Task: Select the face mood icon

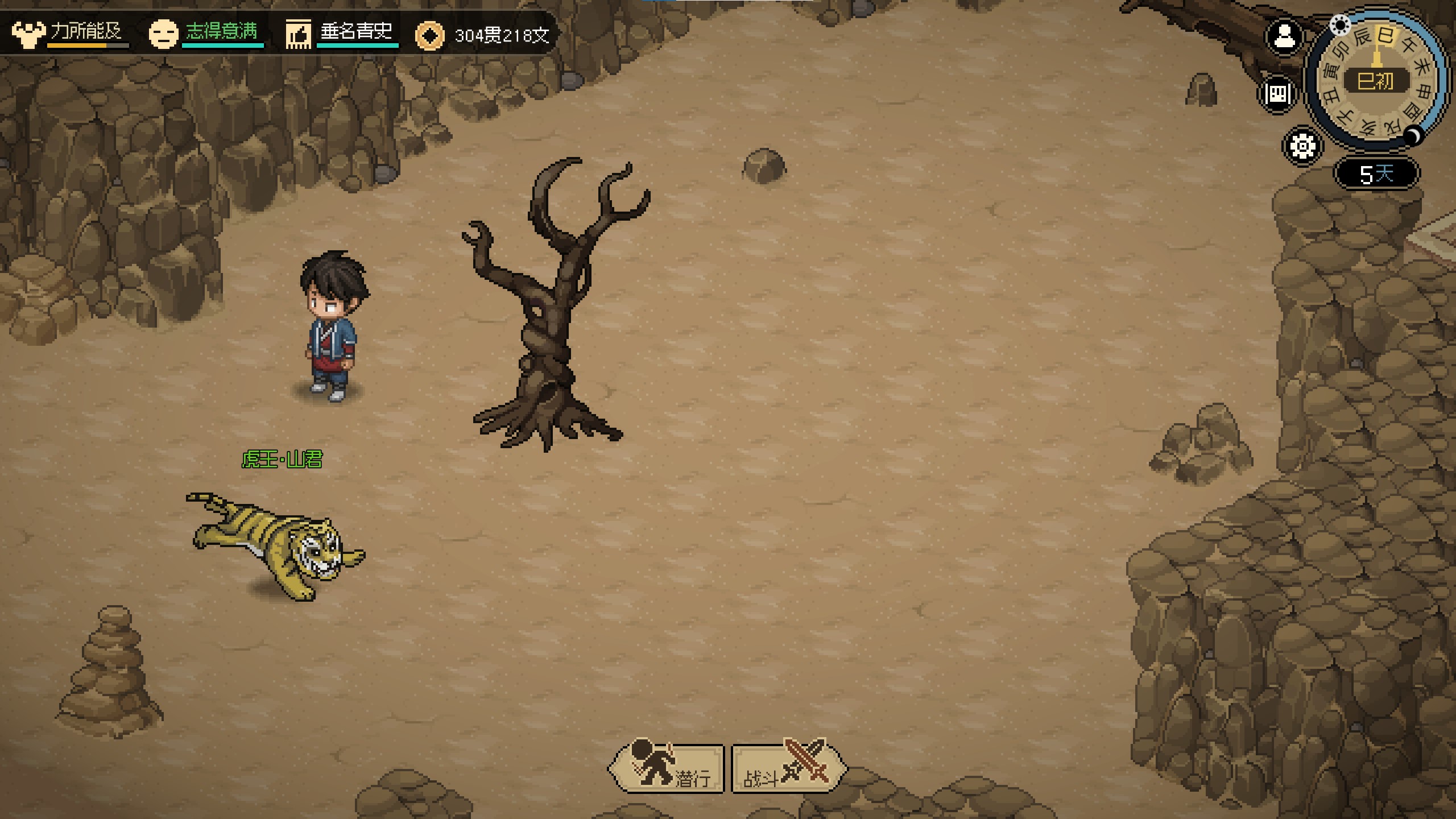Action: click(163, 34)
